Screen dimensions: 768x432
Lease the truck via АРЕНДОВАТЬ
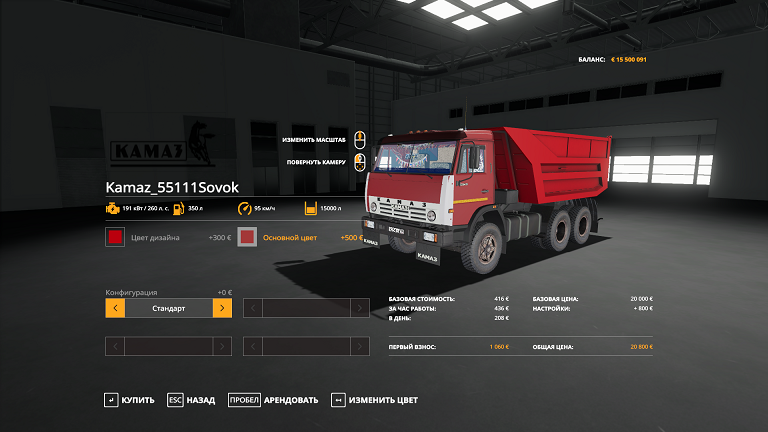(x=273, y=400)
